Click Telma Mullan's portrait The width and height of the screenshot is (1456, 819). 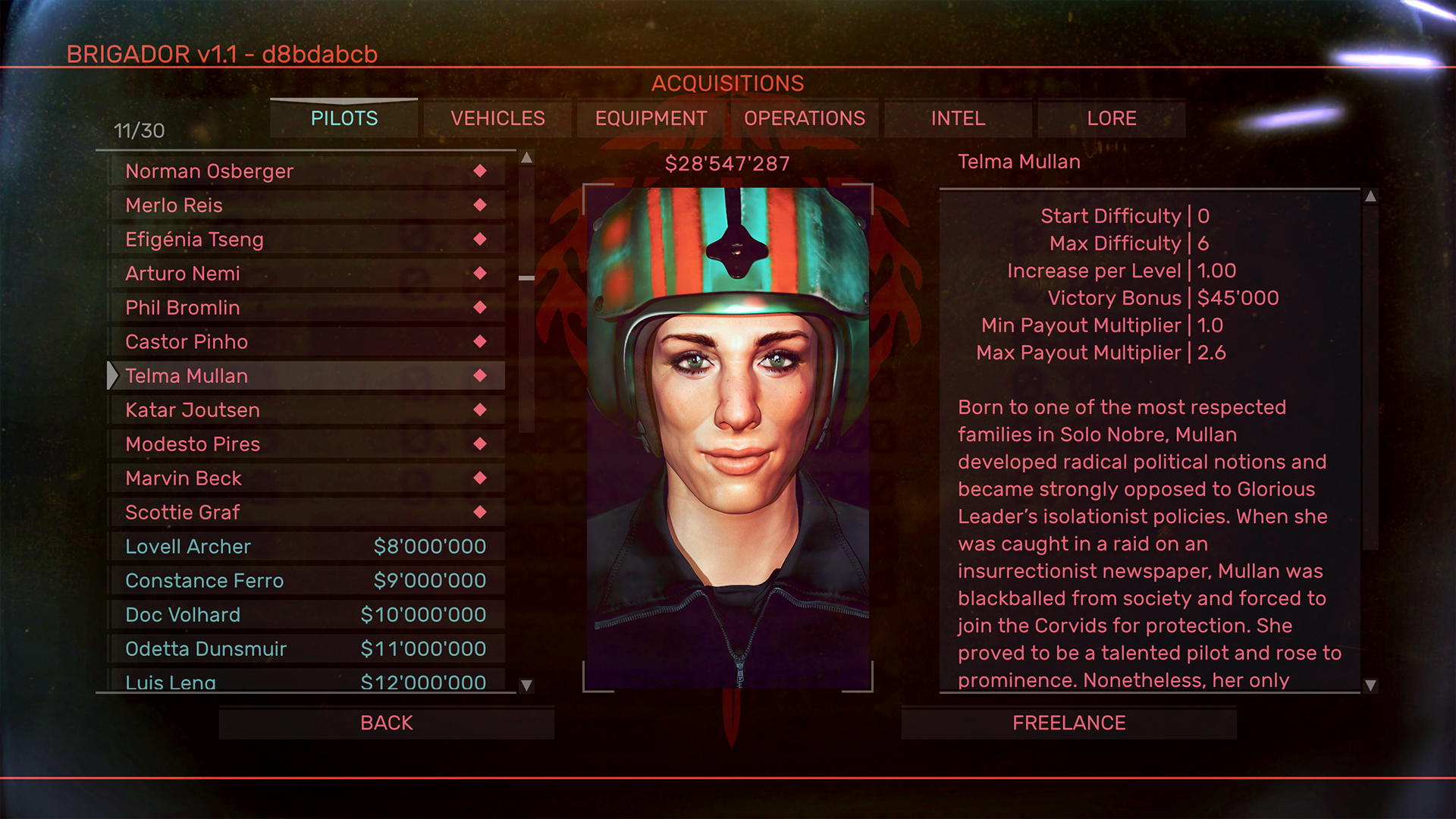(x=728, y=432)
